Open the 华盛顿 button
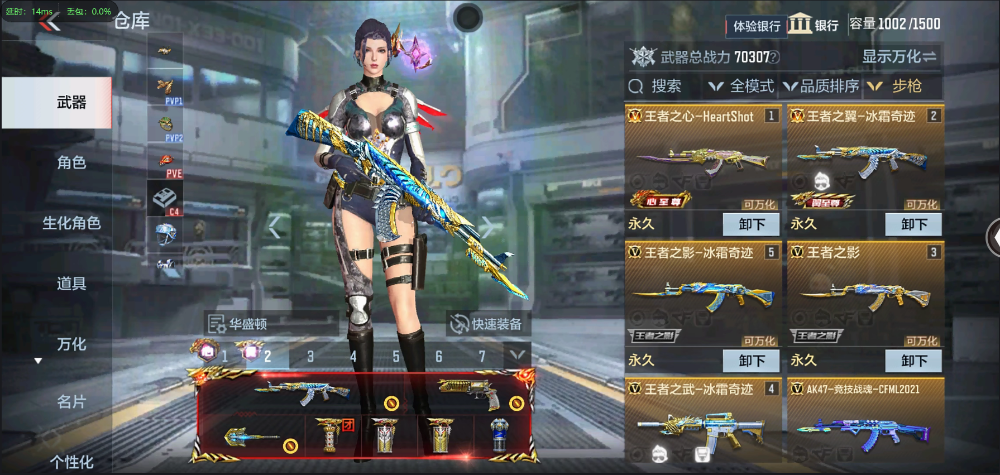 (x=242, y=323)
